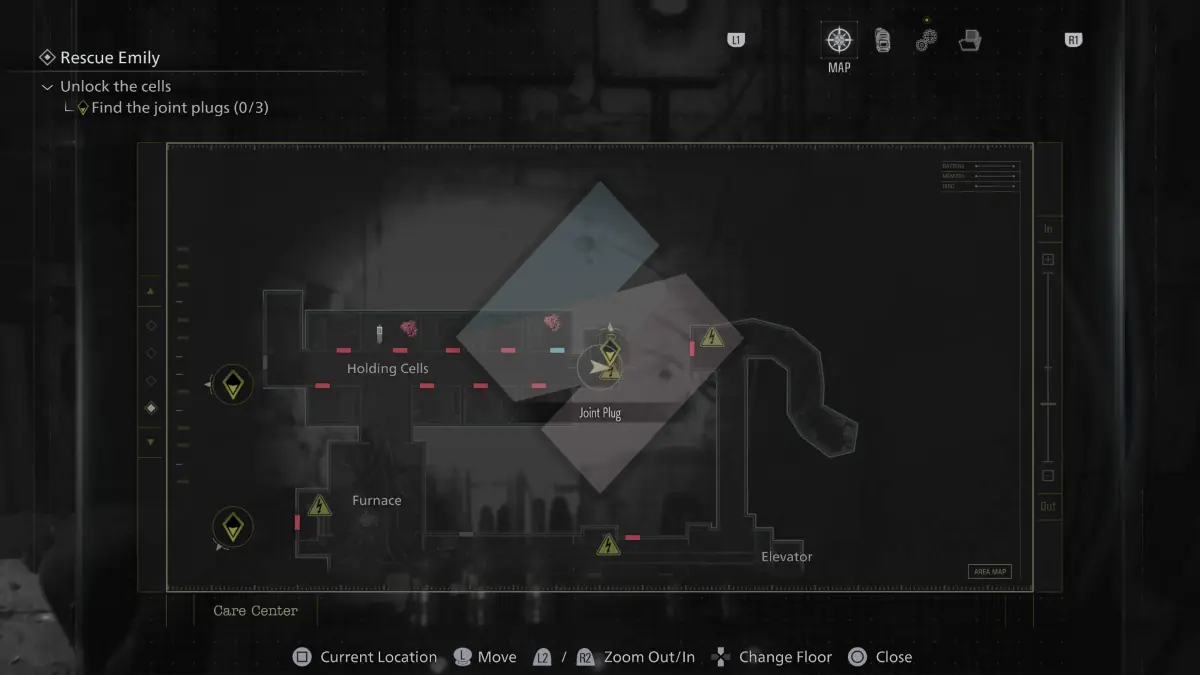The width and height of the screenshot is (1200, 675).
Task: Click the AREA MAP button
Action: (989, 572)
